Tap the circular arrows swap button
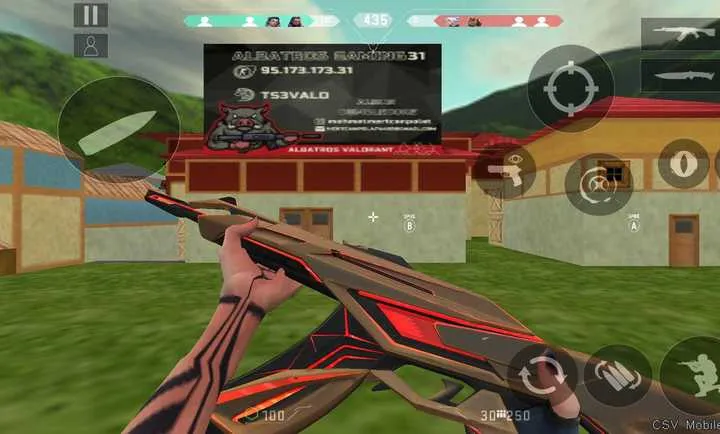720x434 pixels. (x=542, y=377)
